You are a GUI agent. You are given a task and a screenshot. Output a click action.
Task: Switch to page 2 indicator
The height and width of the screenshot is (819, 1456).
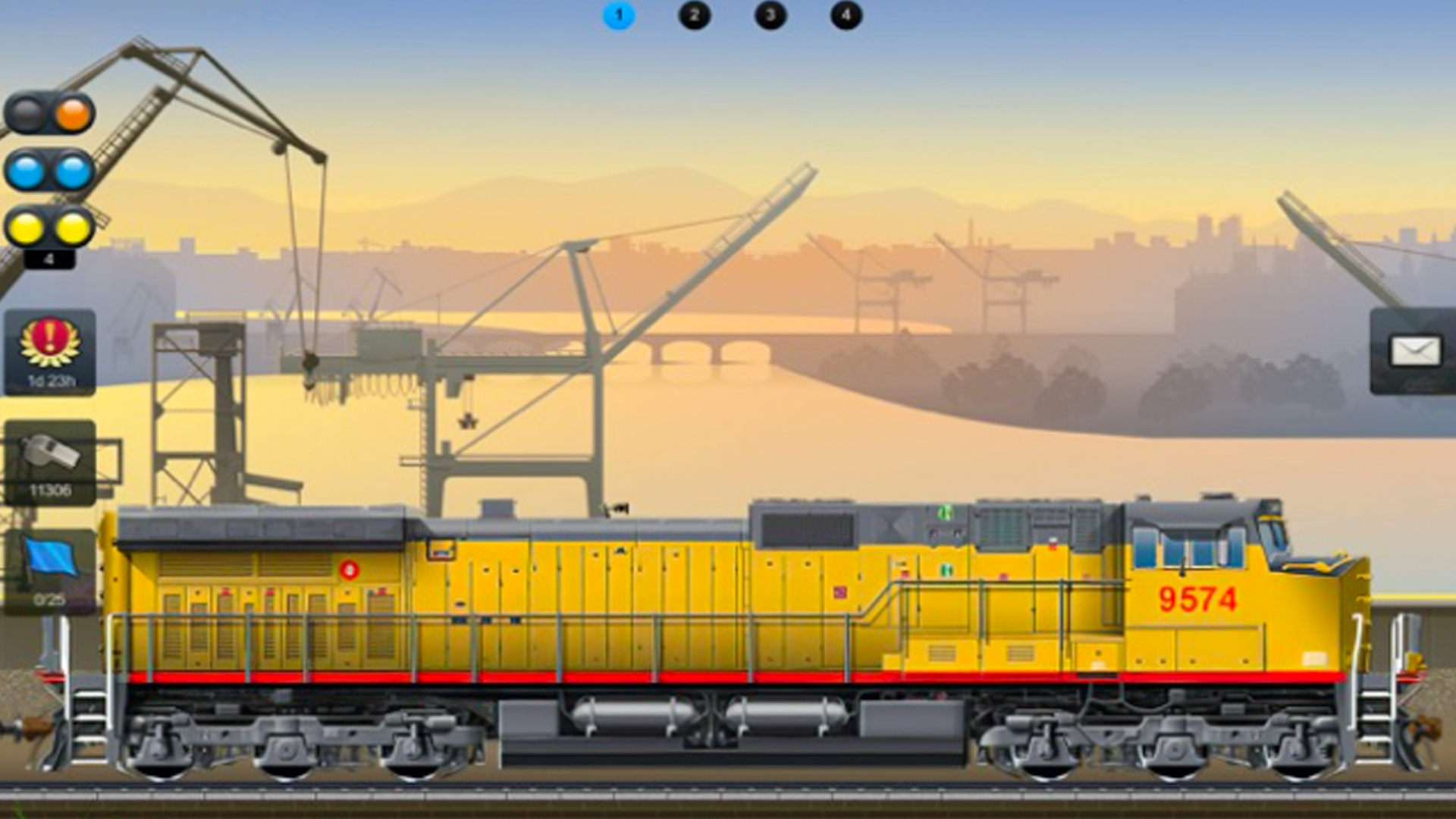pyautogui.click(x=694, y=15)
